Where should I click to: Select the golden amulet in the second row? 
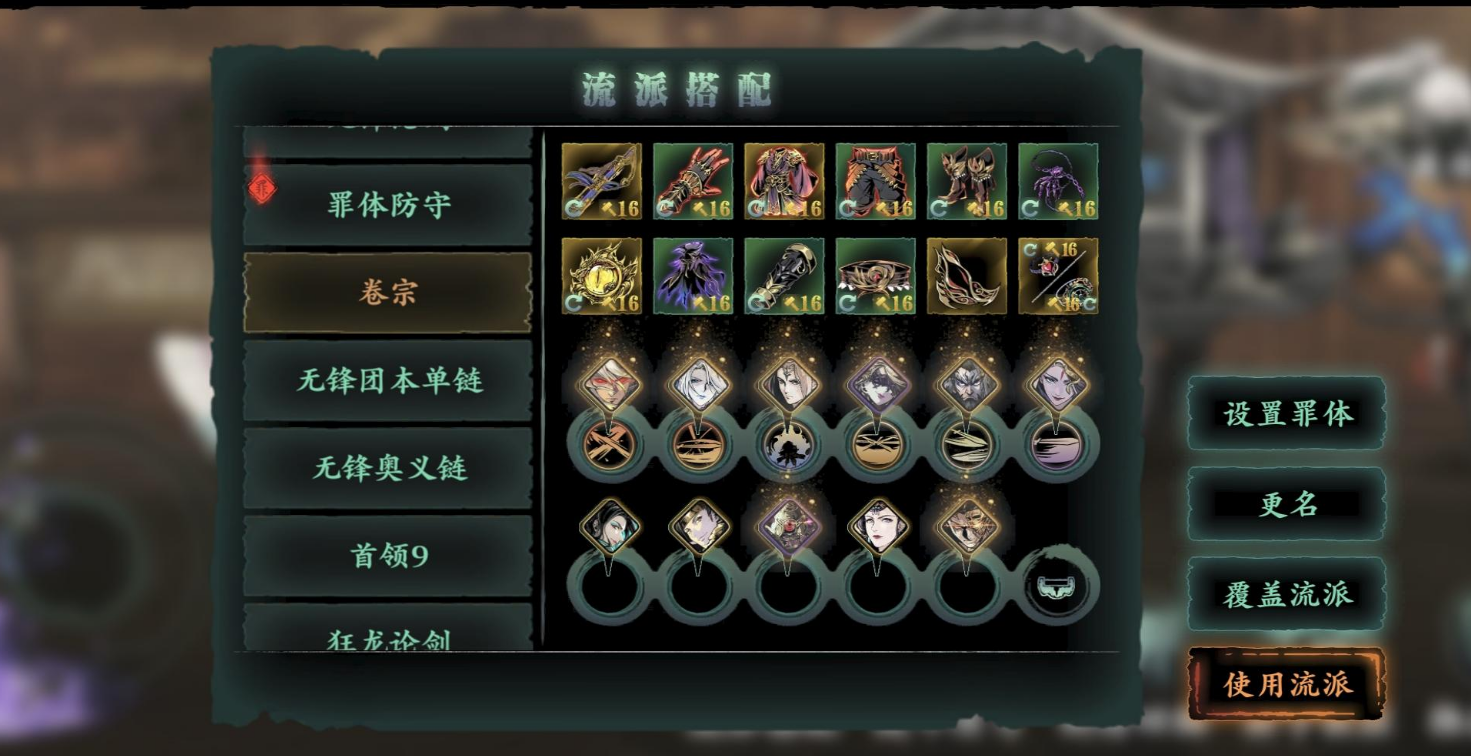coord(602,275)
